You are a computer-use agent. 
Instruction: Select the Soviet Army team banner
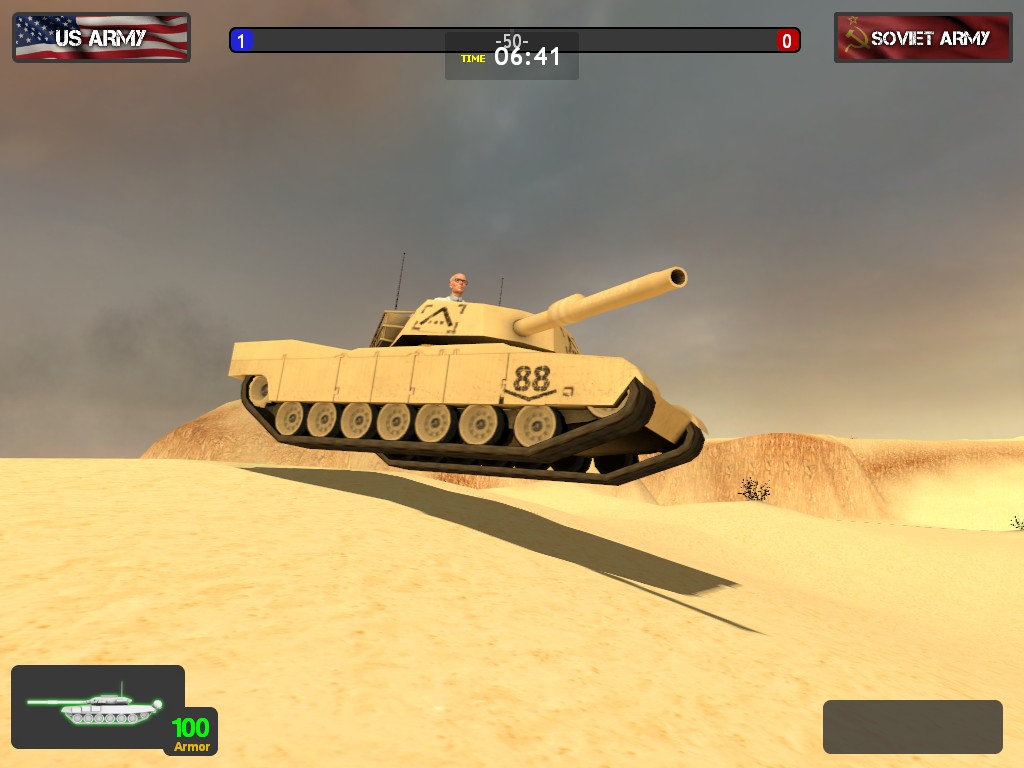tap(923, 38)
